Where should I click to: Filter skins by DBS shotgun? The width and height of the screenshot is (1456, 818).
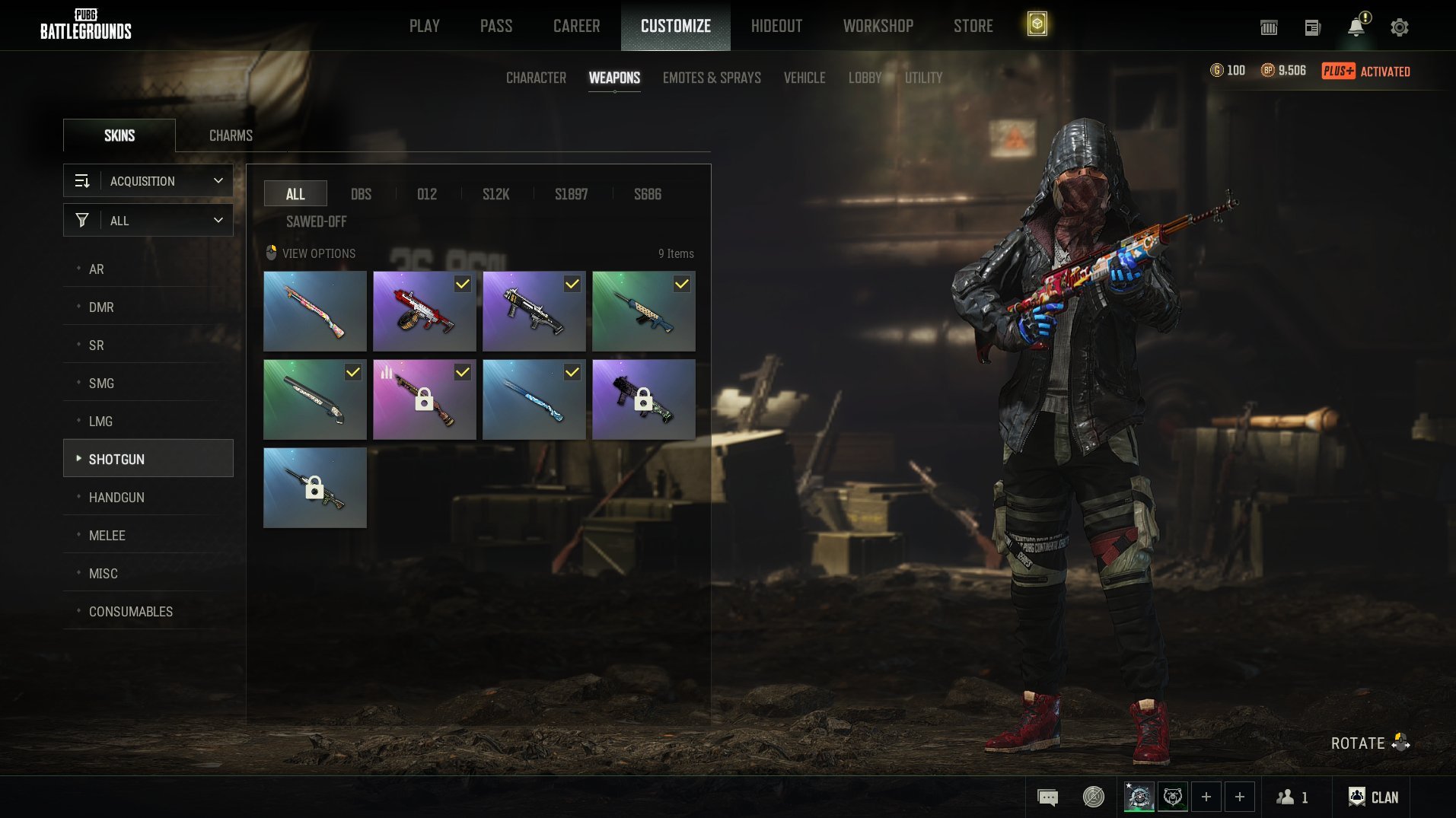tap(361, 194)
